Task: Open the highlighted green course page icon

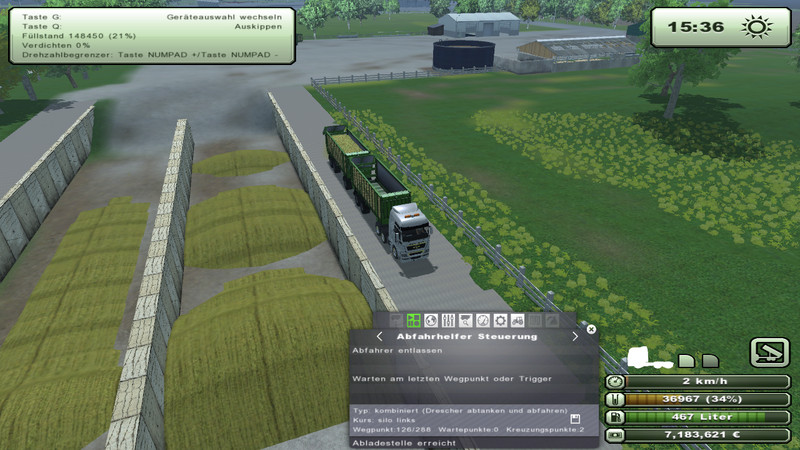Action: 414,320
